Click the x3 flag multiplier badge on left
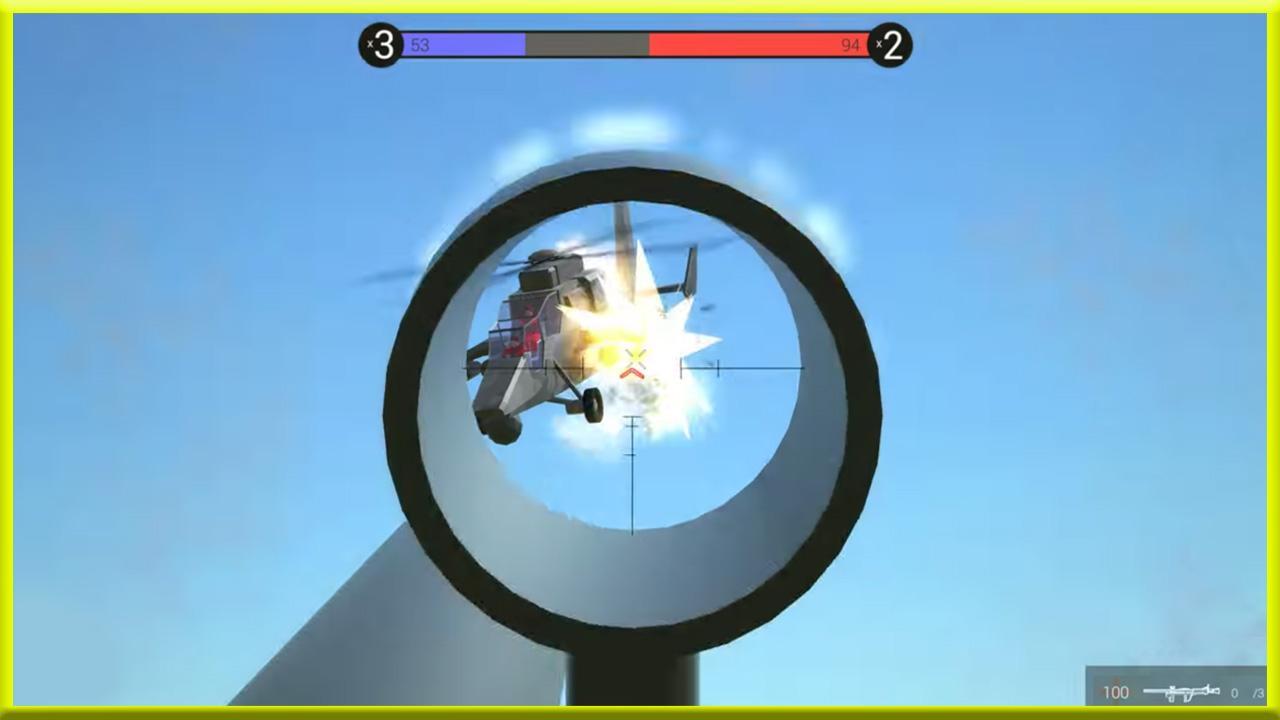 coord(380,42)
